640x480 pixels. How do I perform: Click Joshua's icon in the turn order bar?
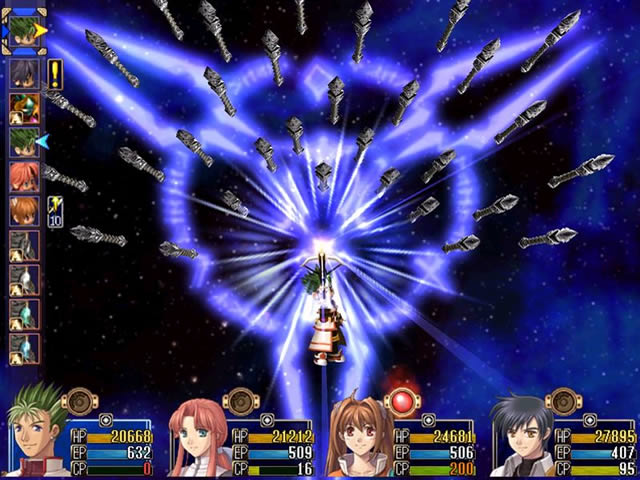[x=24, y=75]
